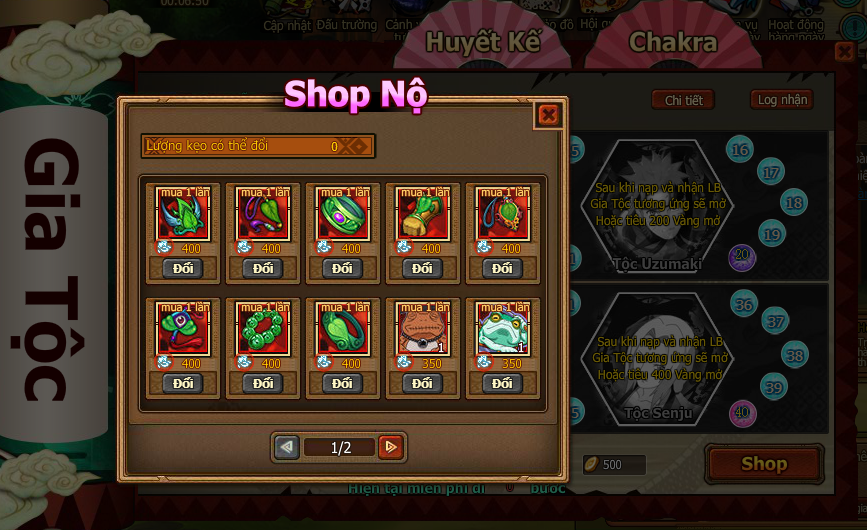The height and width of the screenshot is (530, 867).
Task: Switch to the Chakra fan tab
Action: tap(673, 42)
